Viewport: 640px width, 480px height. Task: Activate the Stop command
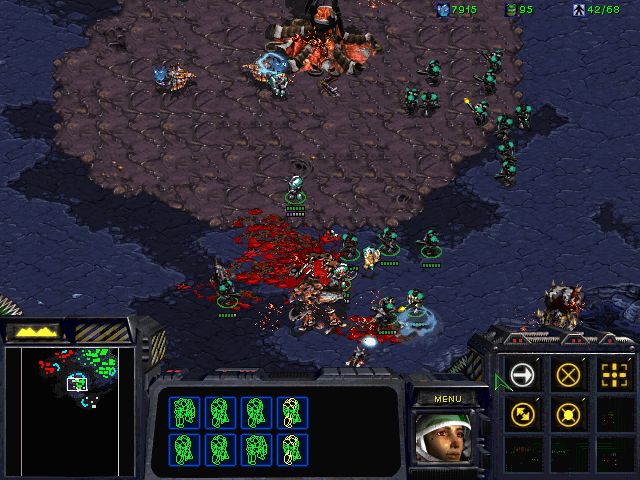coord(568,376)
